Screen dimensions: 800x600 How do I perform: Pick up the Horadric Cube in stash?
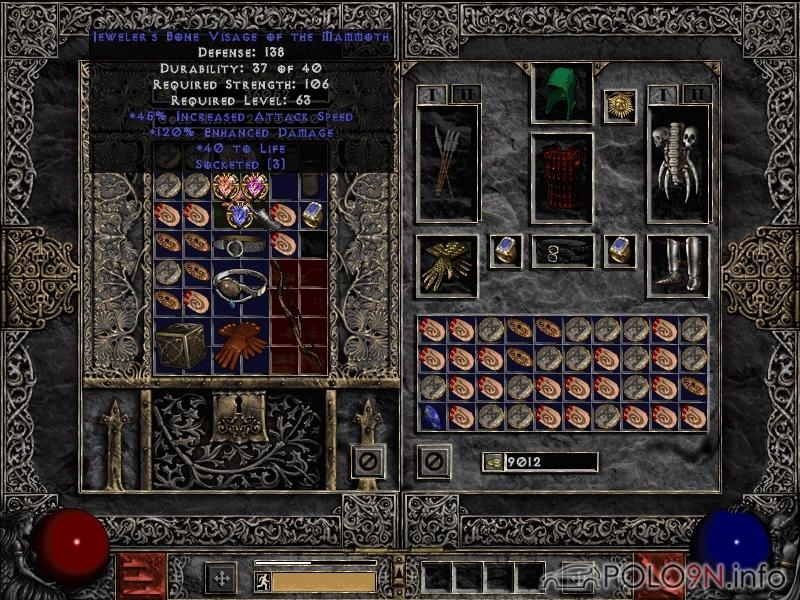[x=182, y=344]
